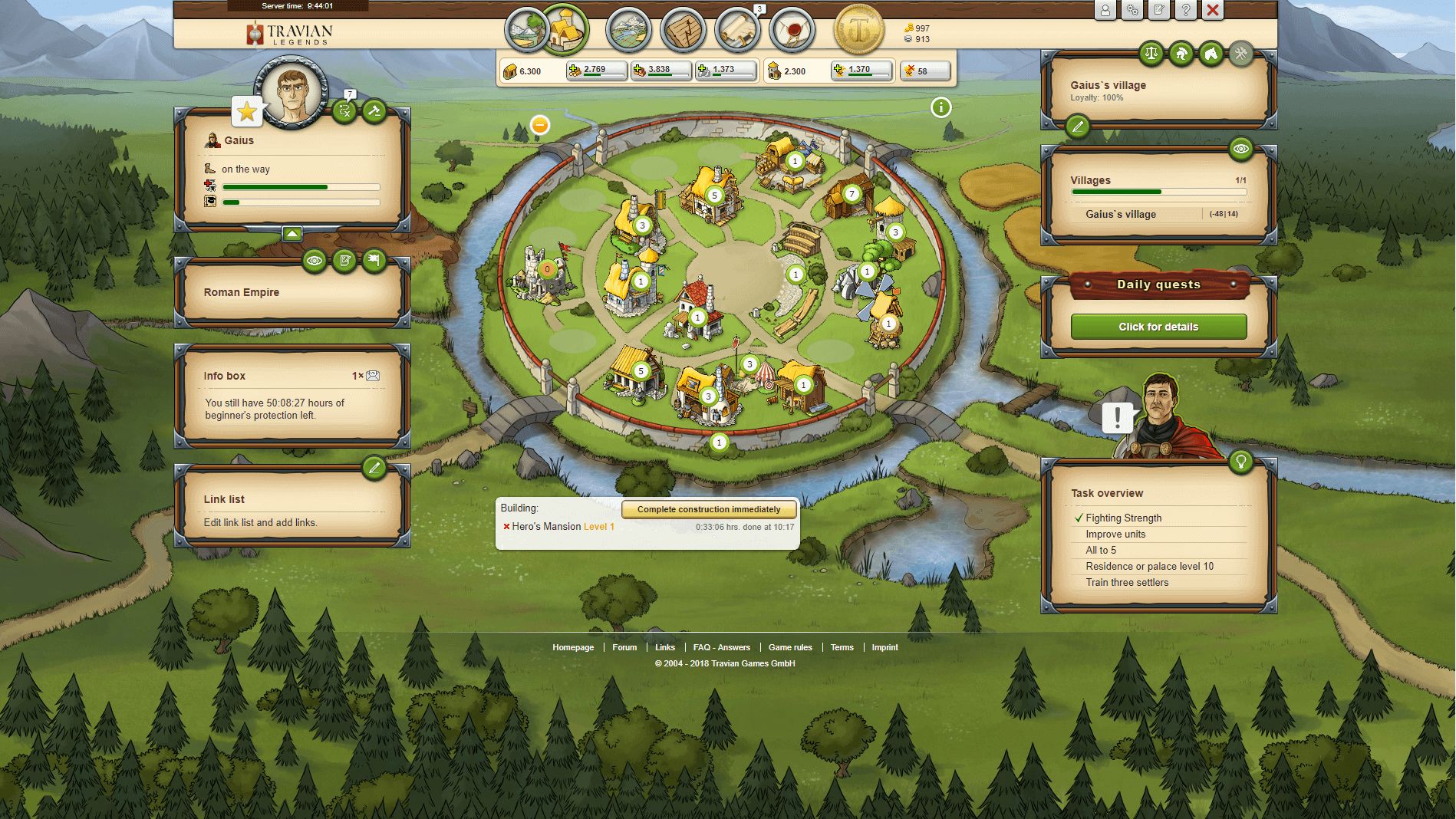Open the Forum from the footer
This screenshot has height=819, width=1456.
625,647
